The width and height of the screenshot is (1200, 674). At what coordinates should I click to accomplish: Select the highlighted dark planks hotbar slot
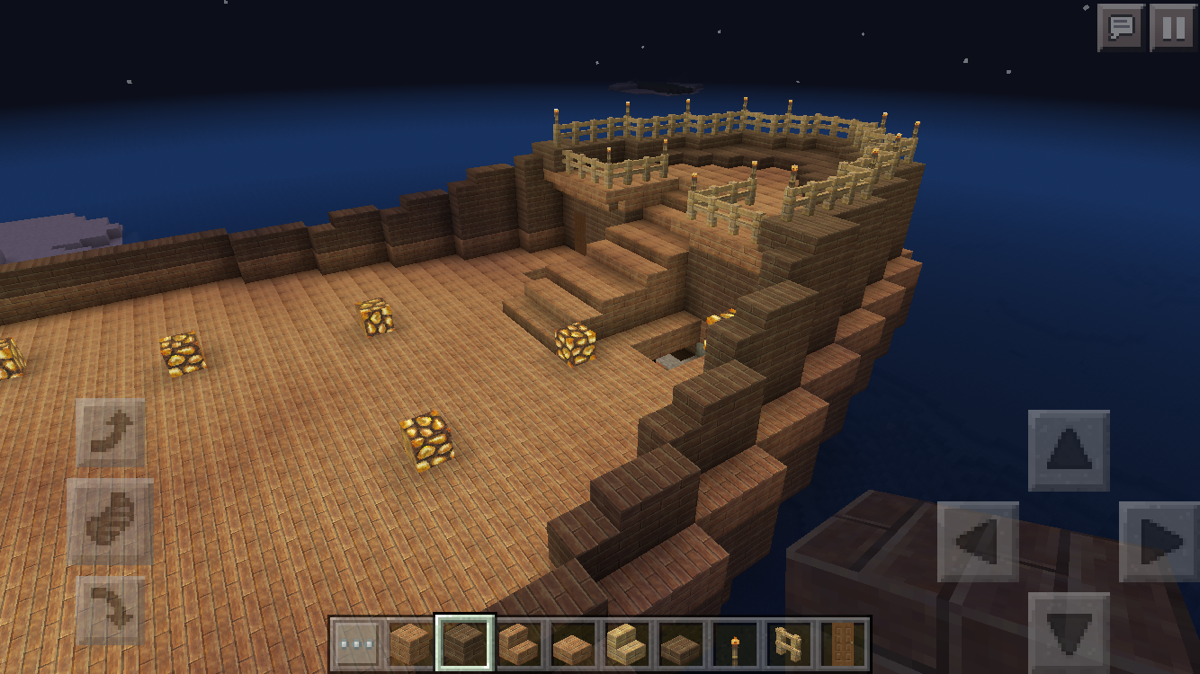click(x=464, y=644)
